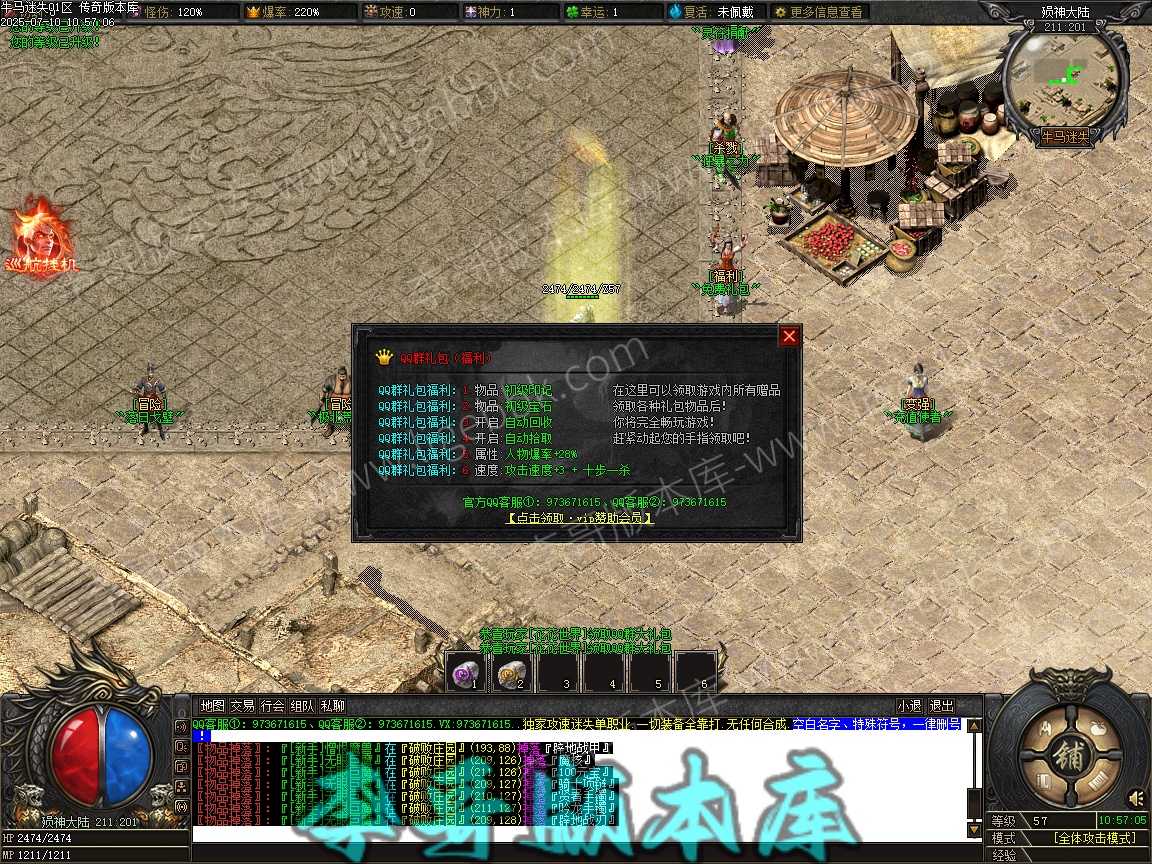
Task: Use the gold item in hotbar slot 2
Action: point(512,672)
